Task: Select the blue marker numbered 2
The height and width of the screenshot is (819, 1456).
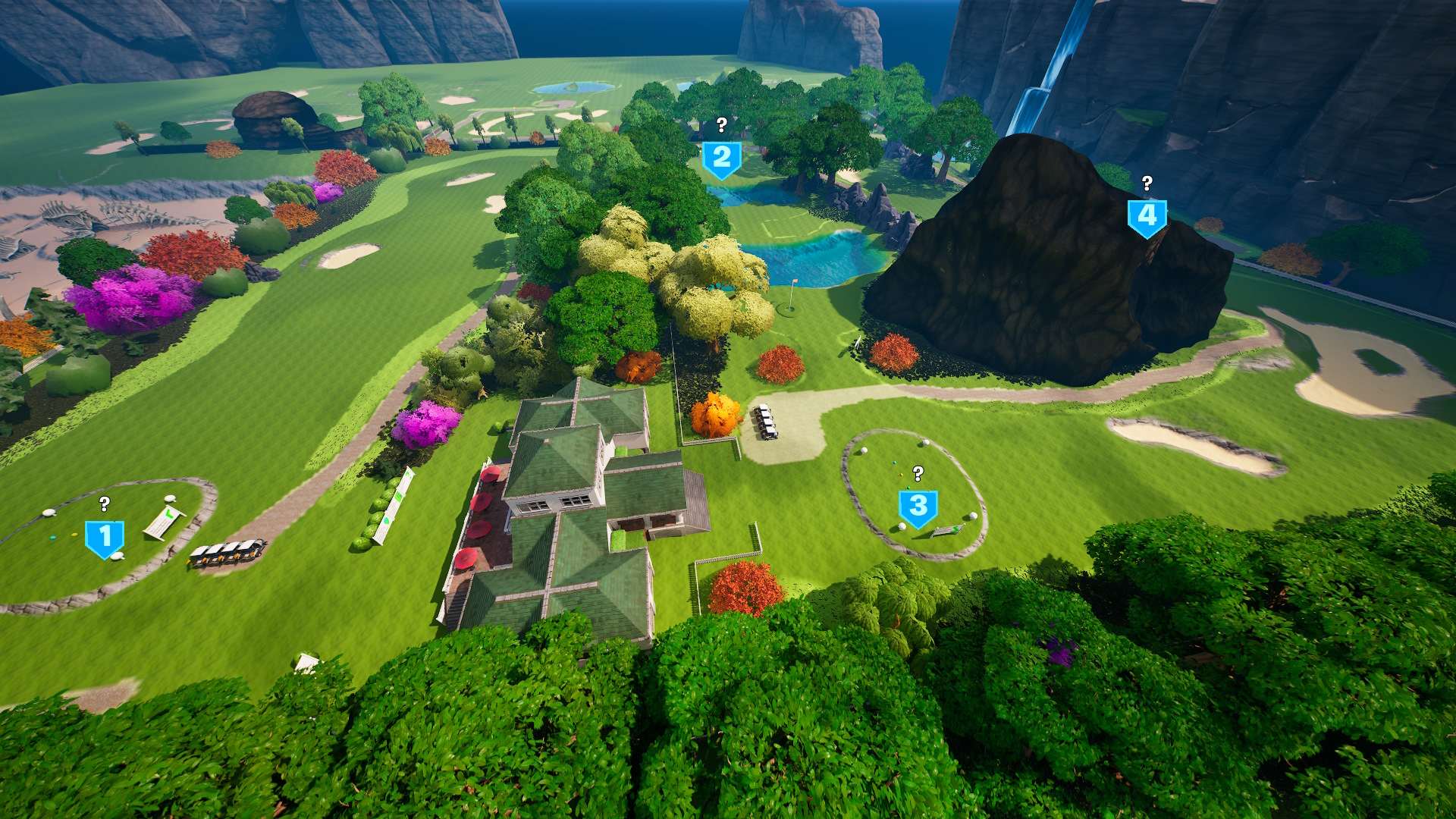Action: (721, 157)
